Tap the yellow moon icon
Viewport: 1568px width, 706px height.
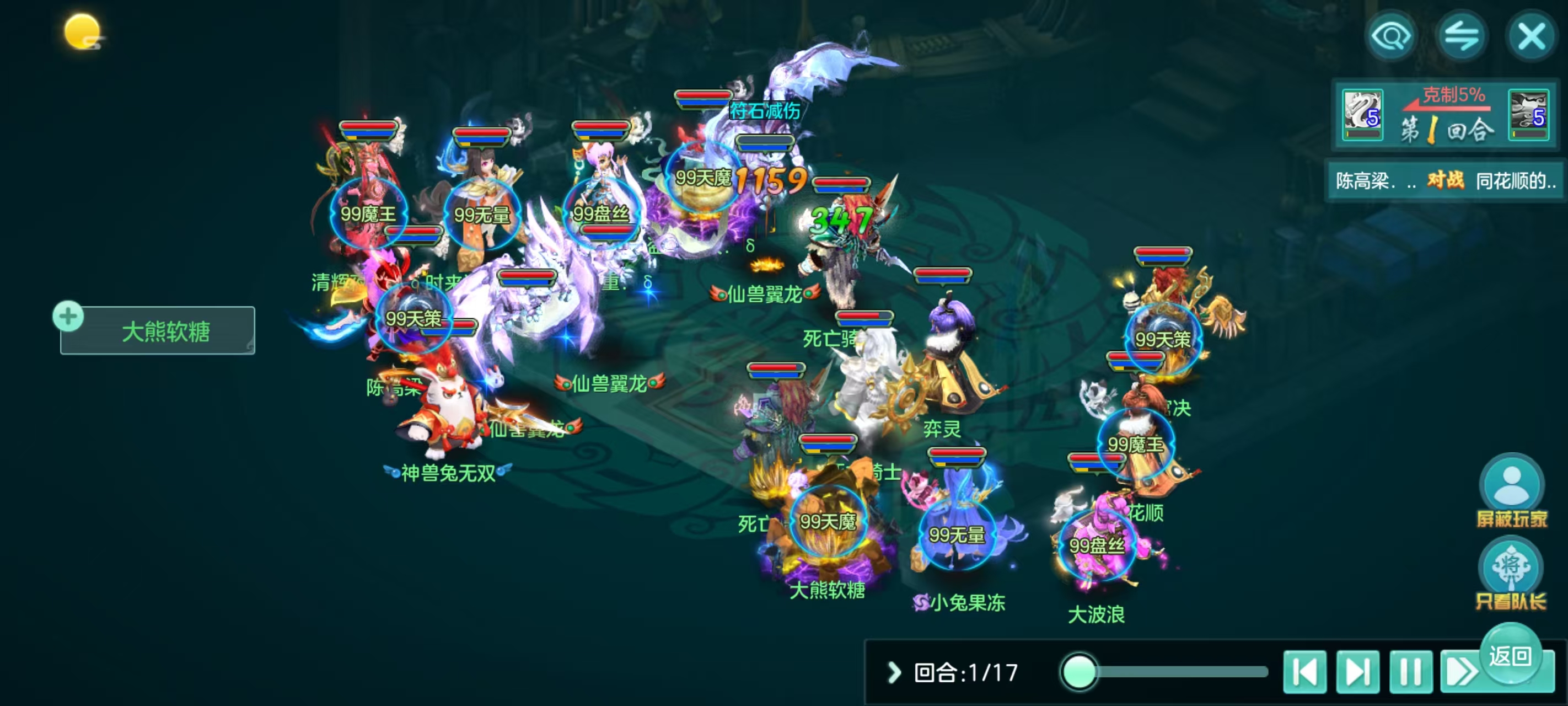(82, 31)
